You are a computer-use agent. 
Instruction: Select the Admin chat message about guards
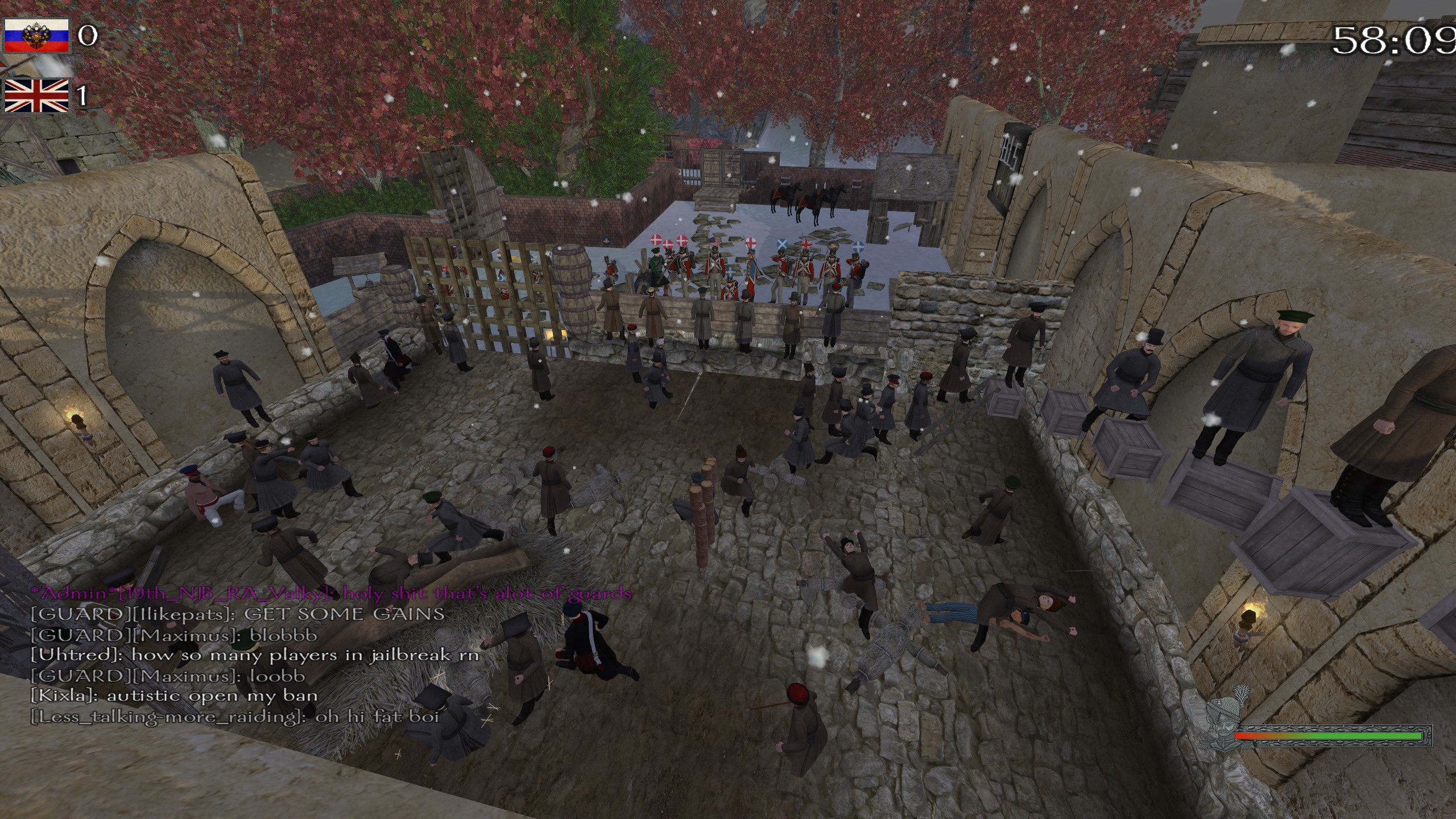pyautogui.click(x=330, y=594)
